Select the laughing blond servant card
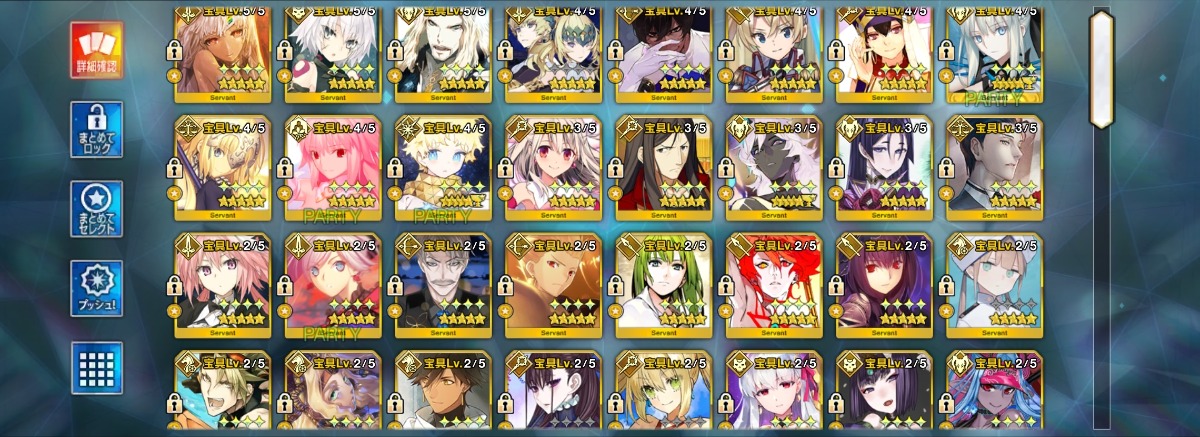This screenshot has height=437, width=1200. tap(224, 393)
